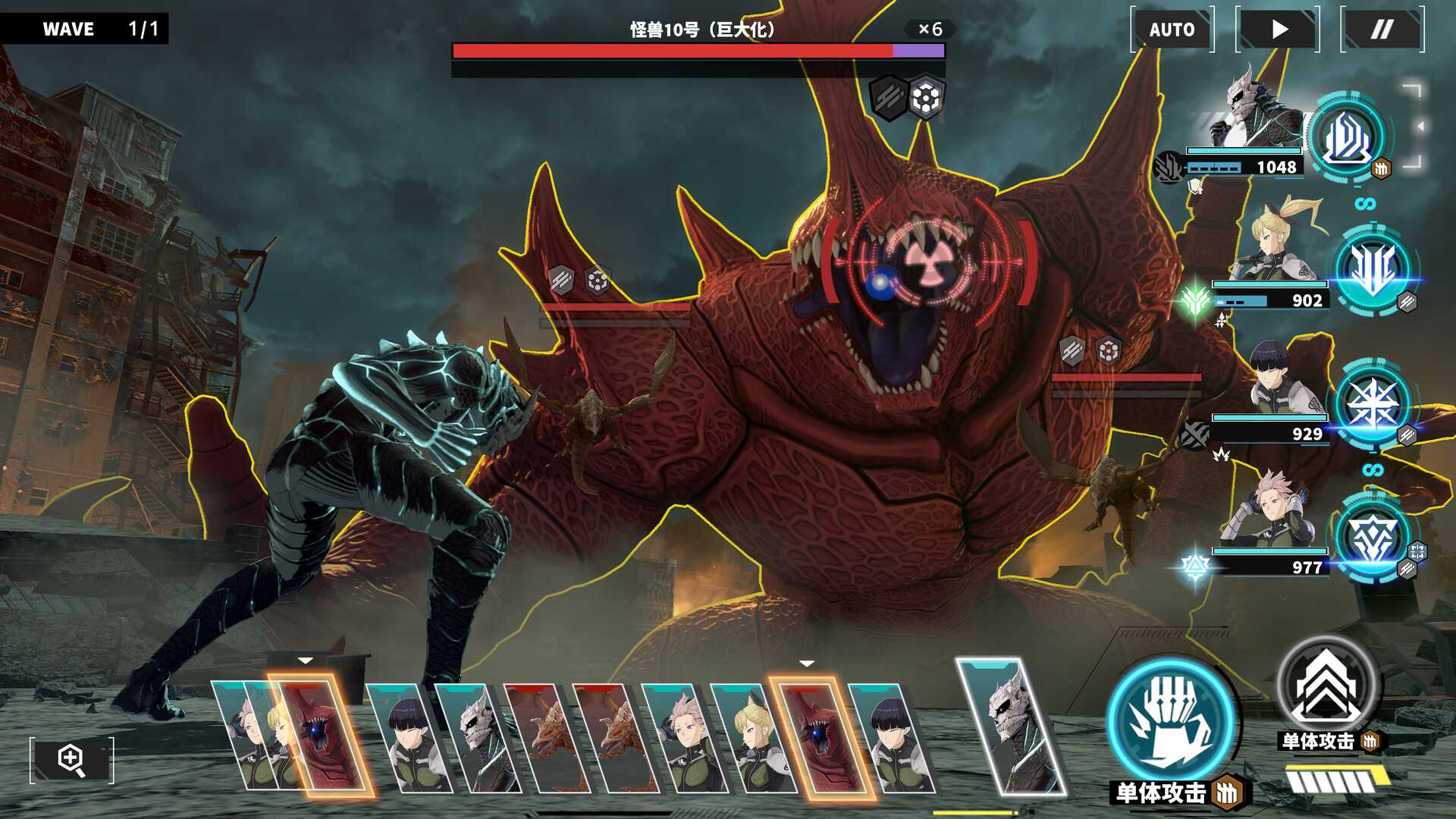
Task: Collapse the party panel with side arrow
Action: click(1420, 126)
